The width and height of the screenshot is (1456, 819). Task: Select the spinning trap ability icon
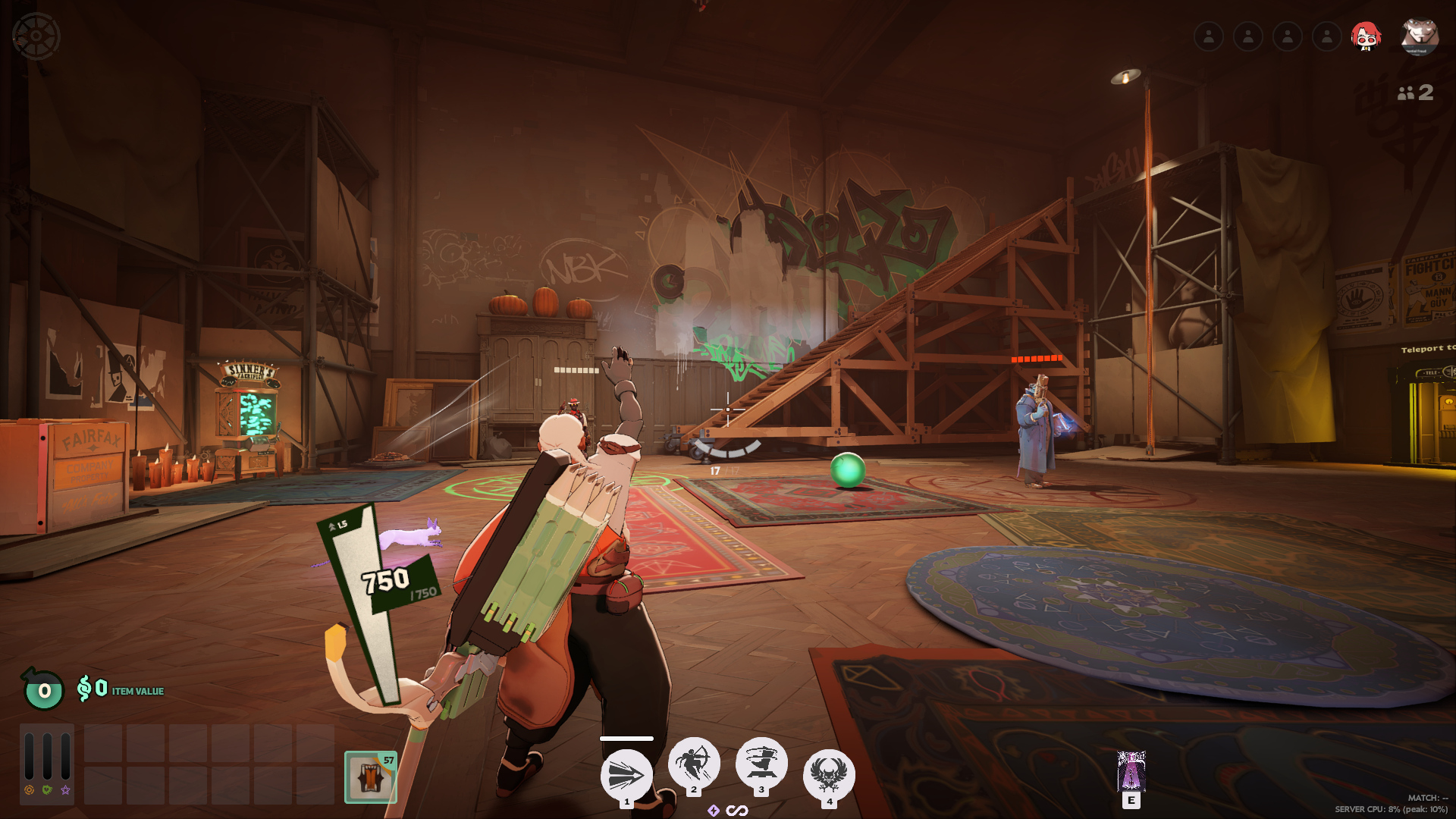click(x=761, y=762)
